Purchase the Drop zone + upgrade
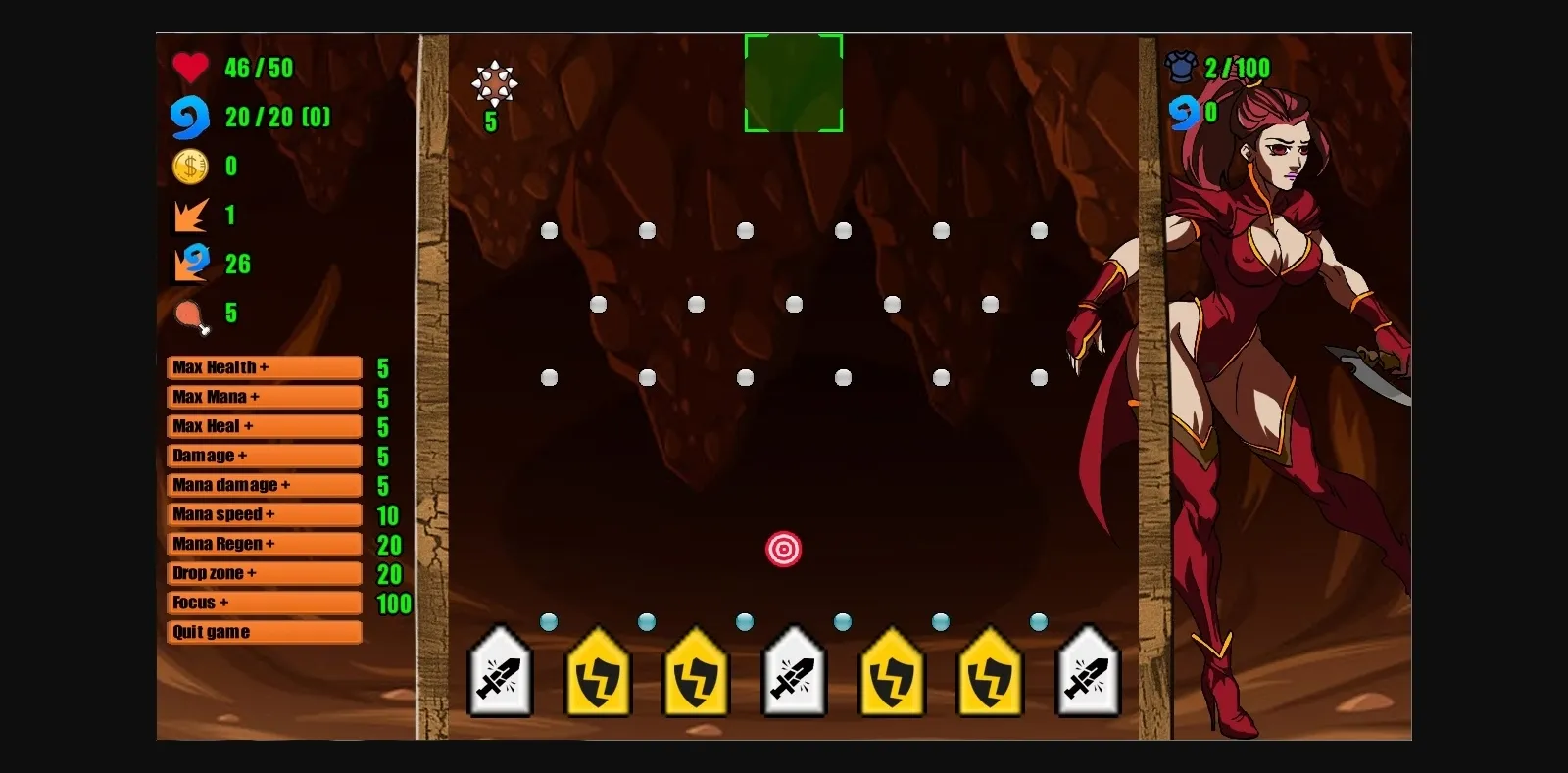 [x=263, y=573]
